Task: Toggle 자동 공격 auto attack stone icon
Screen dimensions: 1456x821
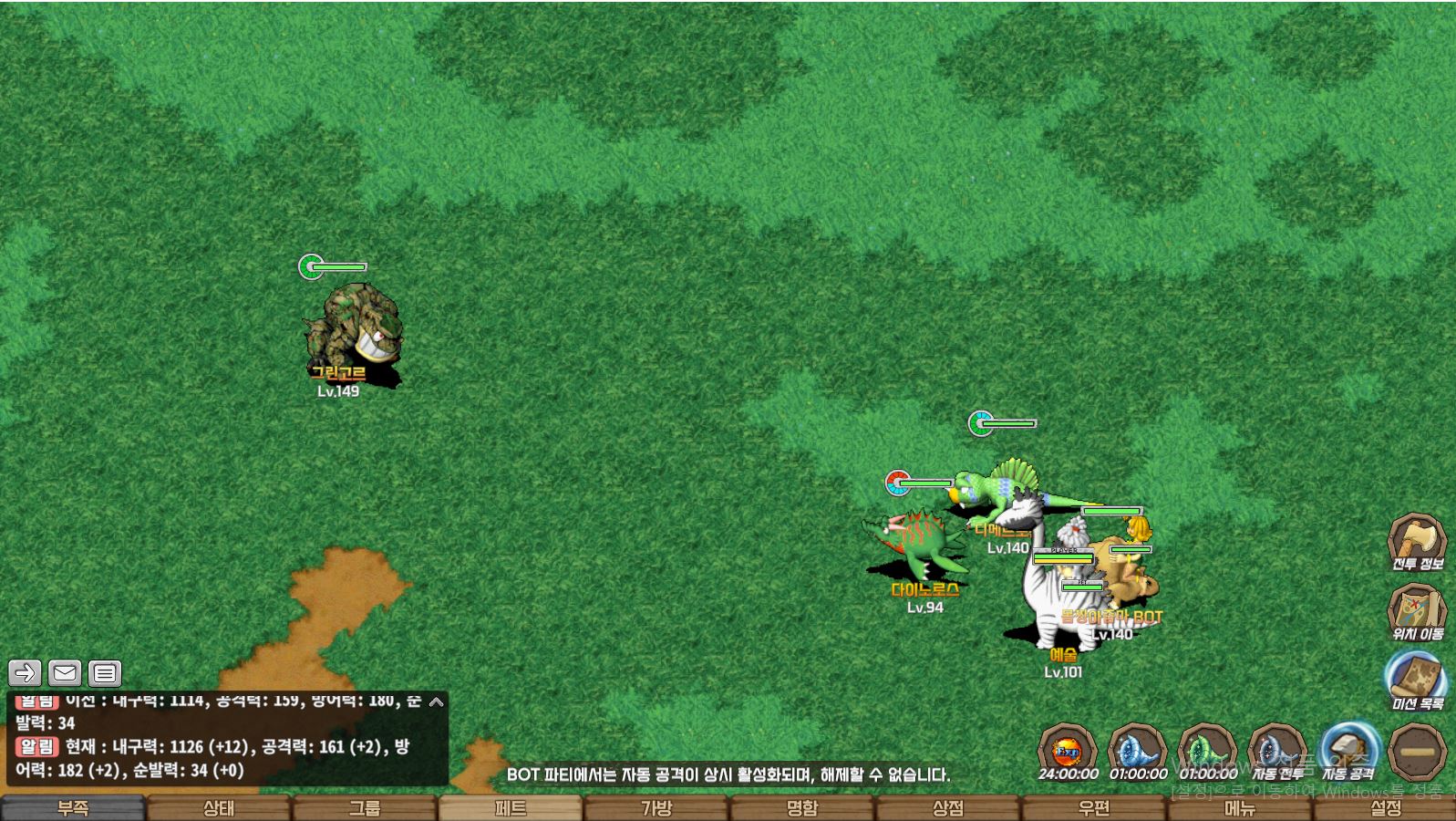Action: point(1348,750)
